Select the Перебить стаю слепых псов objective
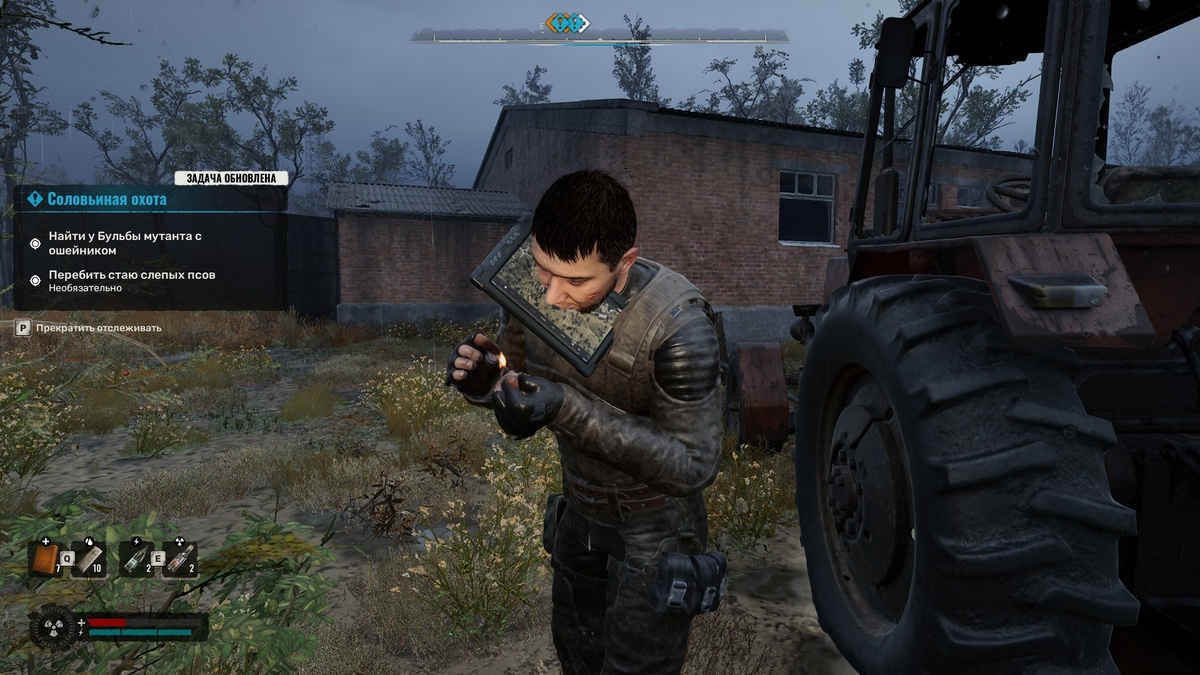The height and width of the screenshot is (675, 1200). click(131, 275)
